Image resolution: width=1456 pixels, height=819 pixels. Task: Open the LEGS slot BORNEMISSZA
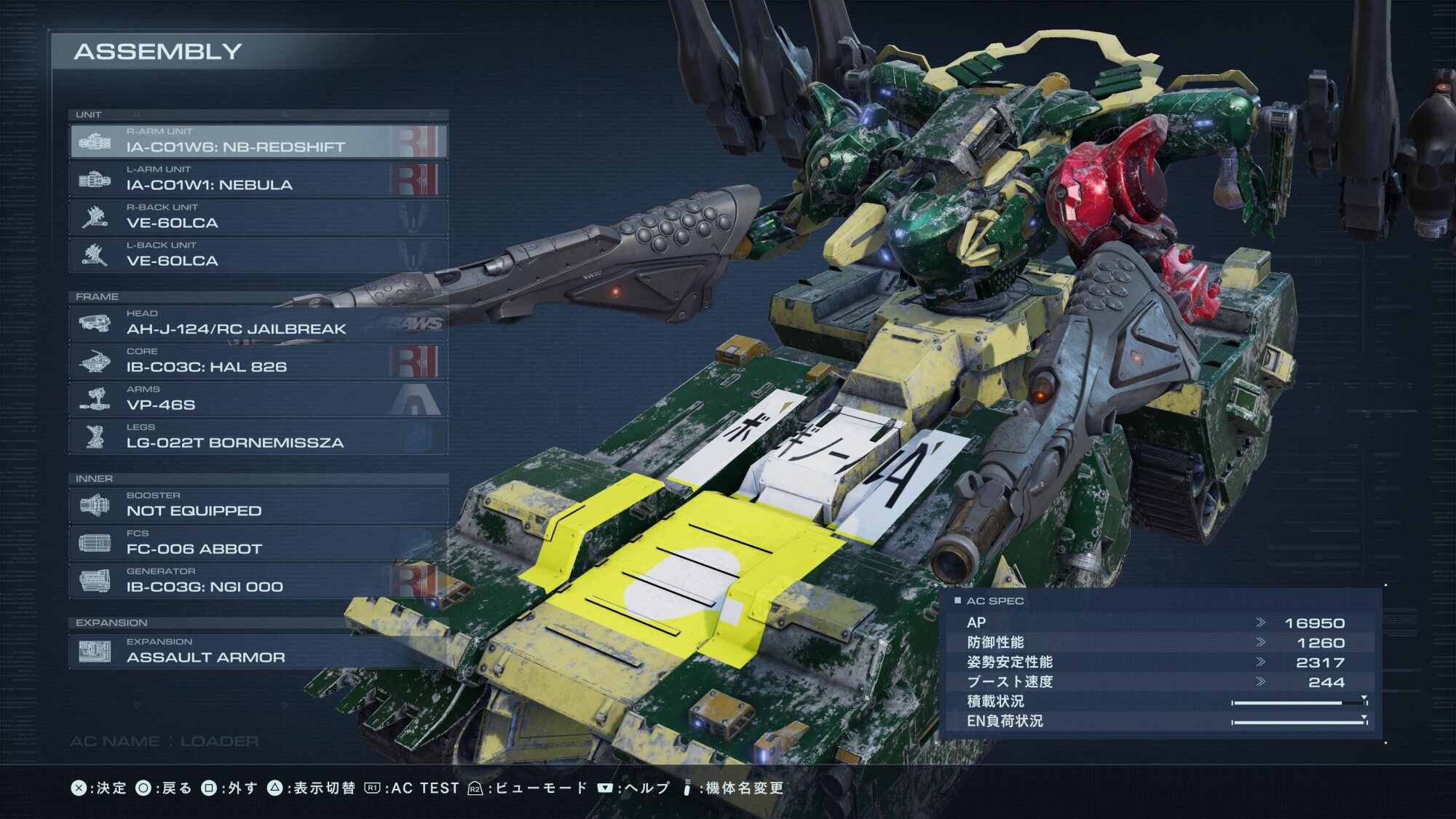[x=258, y=437]
